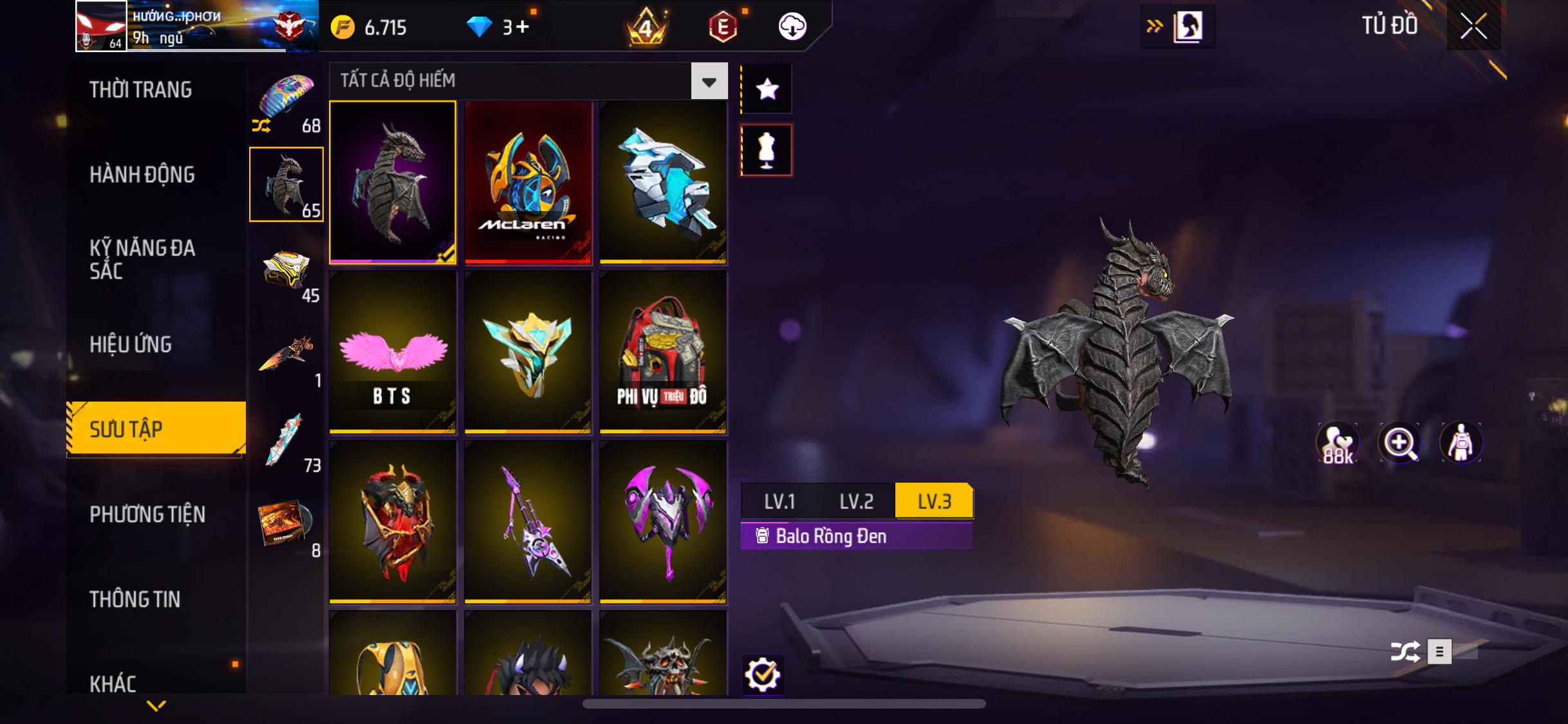Go to Phương Tiện section
1568x724 pixels.
[147, 514]
